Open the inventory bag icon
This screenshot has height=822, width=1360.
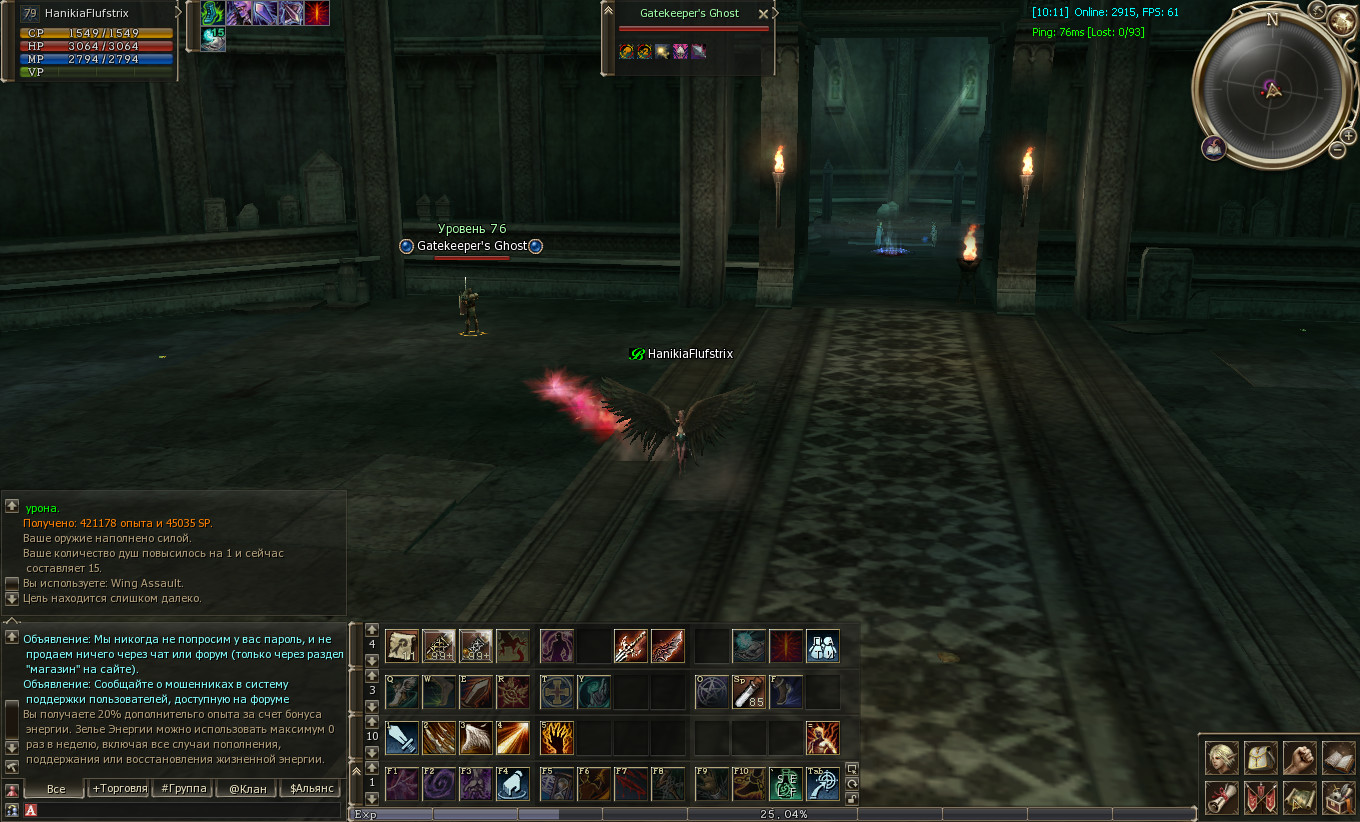coord(1261,757)
